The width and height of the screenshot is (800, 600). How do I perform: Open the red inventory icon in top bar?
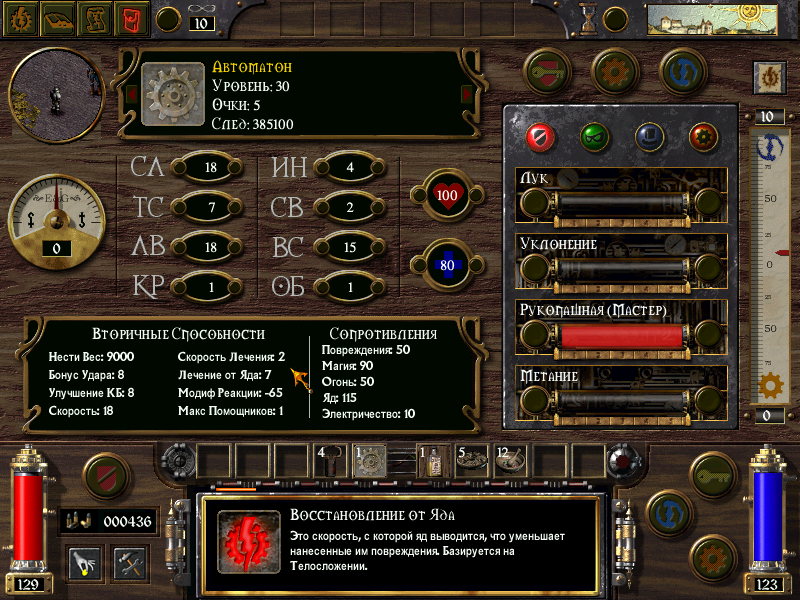coord(130,17)
